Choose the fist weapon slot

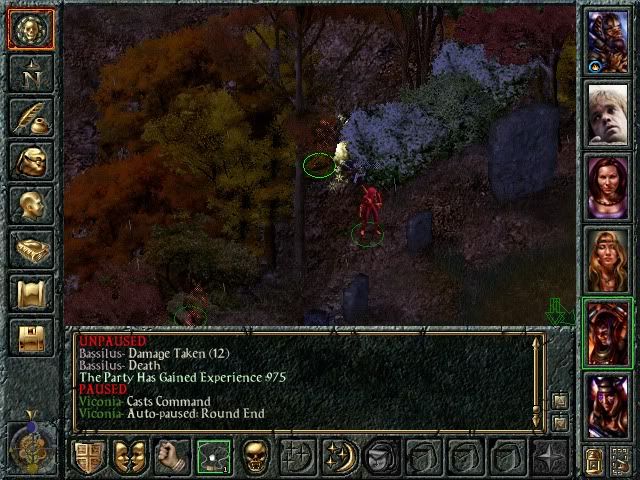tap(172, 457)
